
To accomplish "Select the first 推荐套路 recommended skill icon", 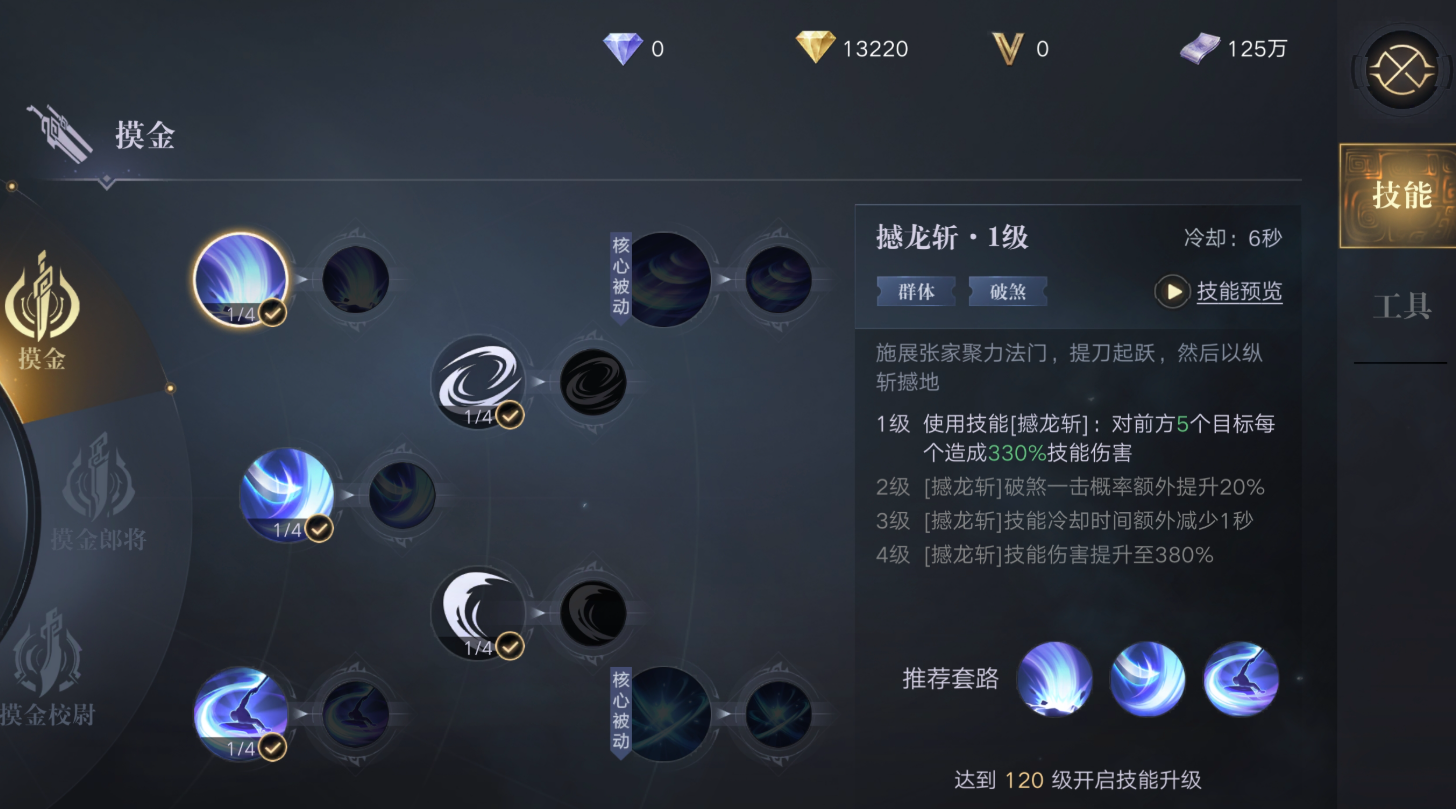I will (x=1056, y=681).
